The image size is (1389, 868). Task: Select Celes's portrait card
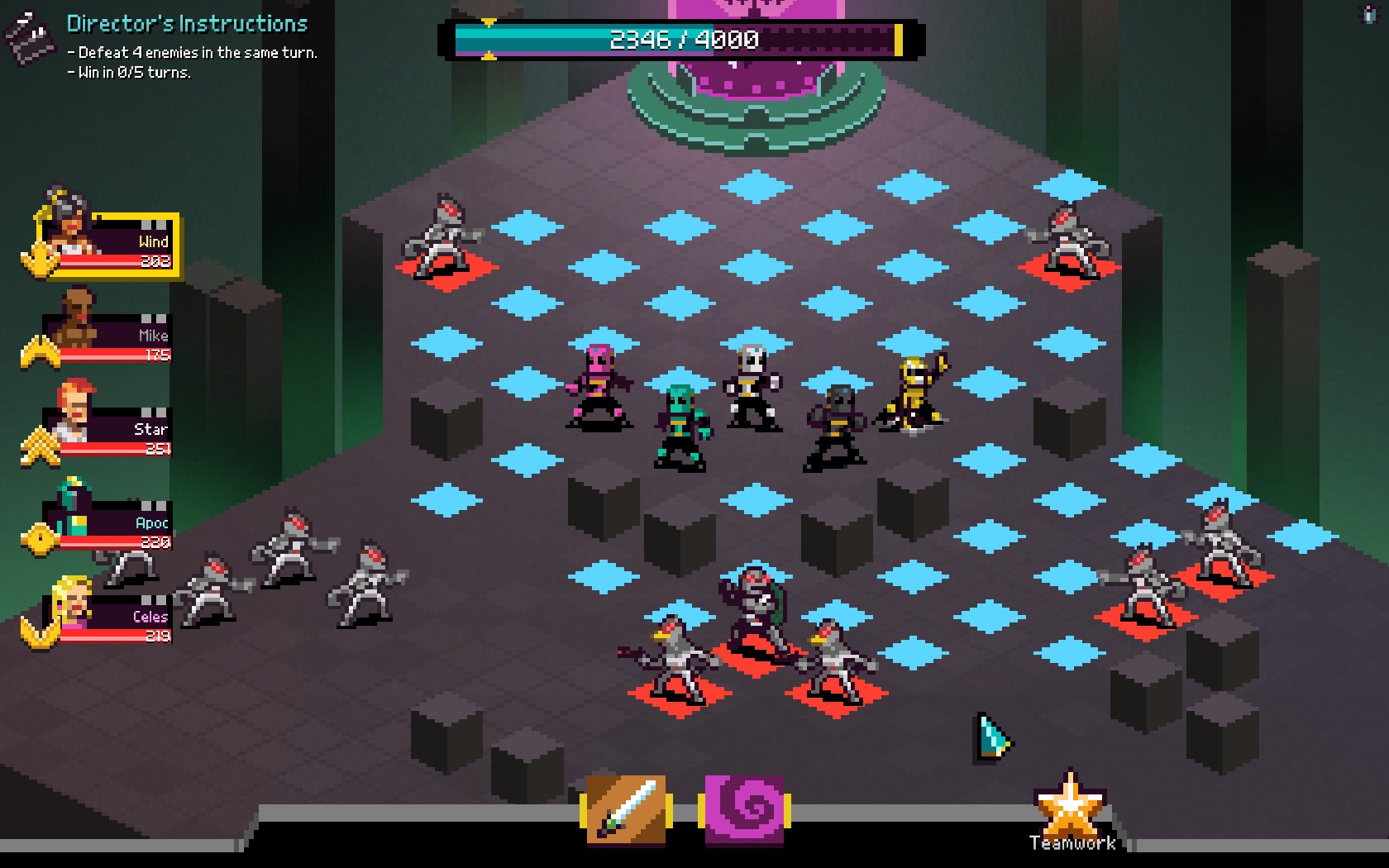tap(107, 618)
